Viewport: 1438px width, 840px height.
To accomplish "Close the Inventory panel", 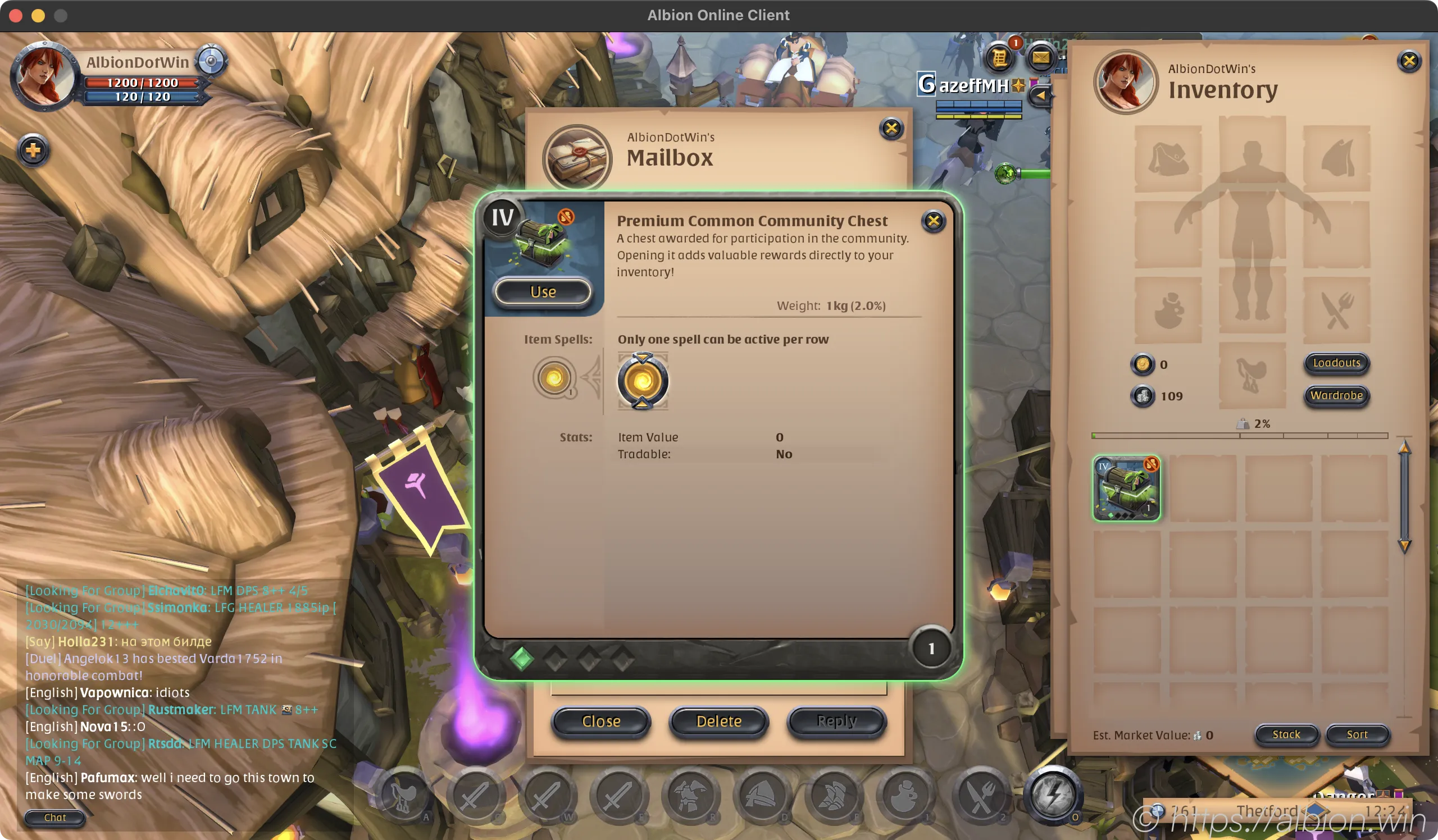I will (x=1409, y=61).
